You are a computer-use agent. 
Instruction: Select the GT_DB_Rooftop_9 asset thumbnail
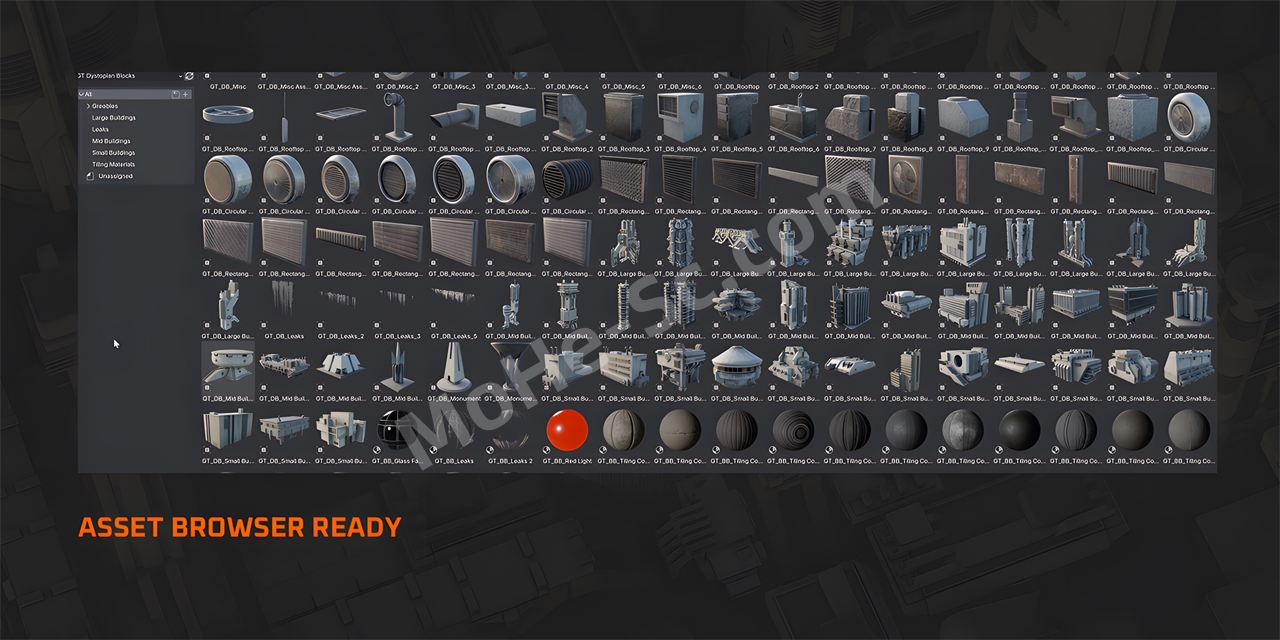point(964,117)
